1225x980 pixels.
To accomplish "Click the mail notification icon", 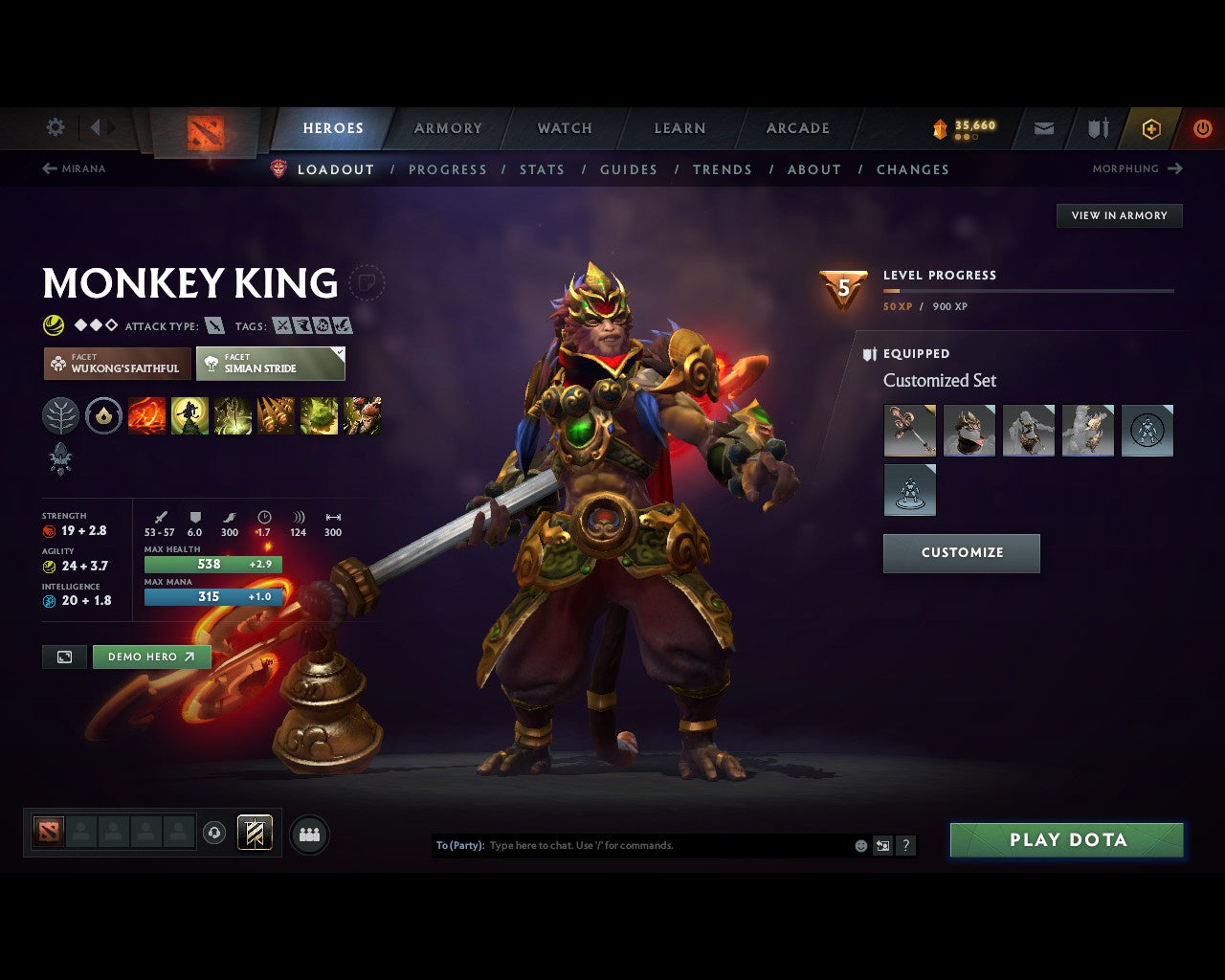I will [1042, 128].
